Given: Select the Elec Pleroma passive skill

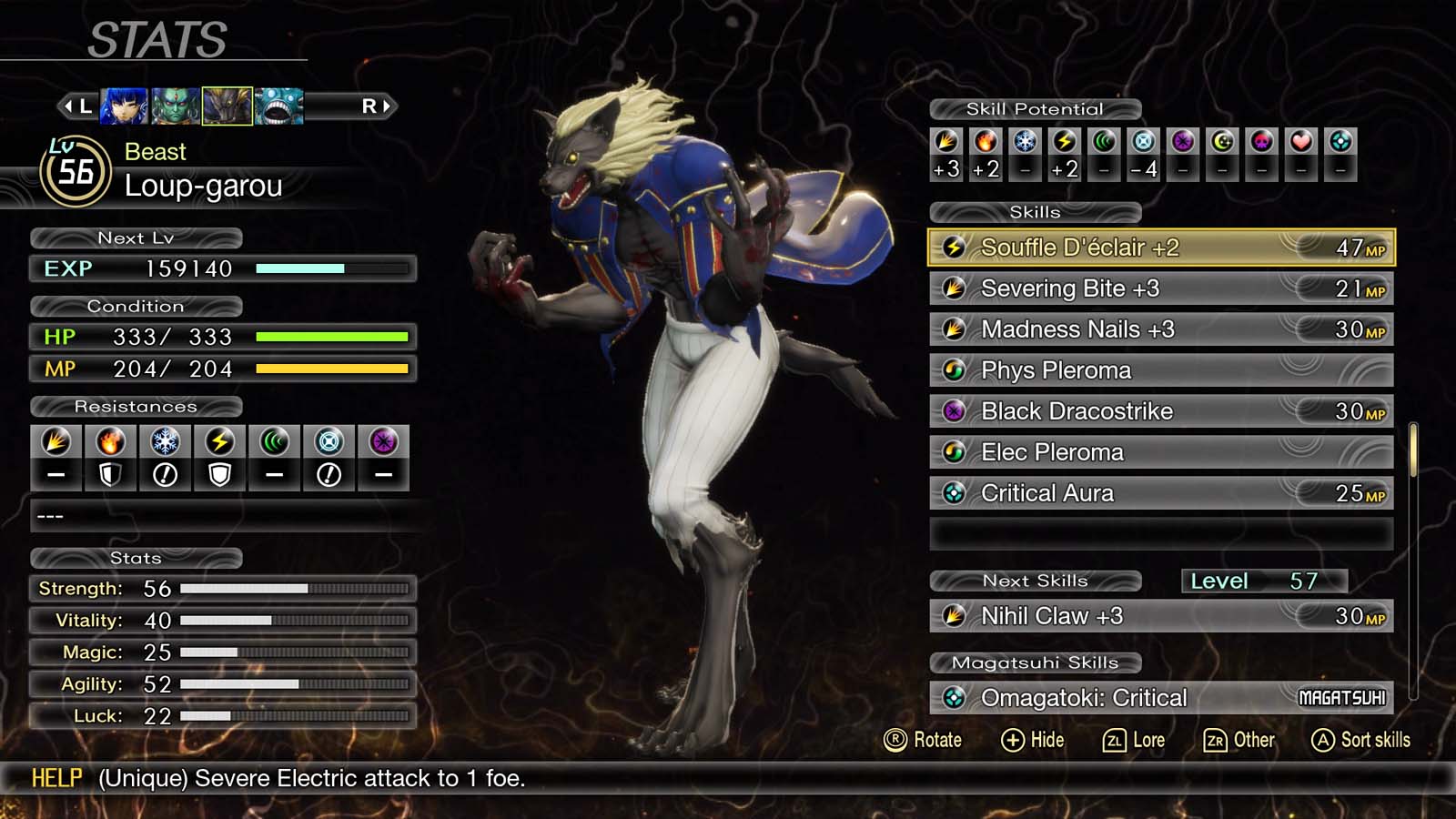Looking at the screenshot, I should (1160, 452).
